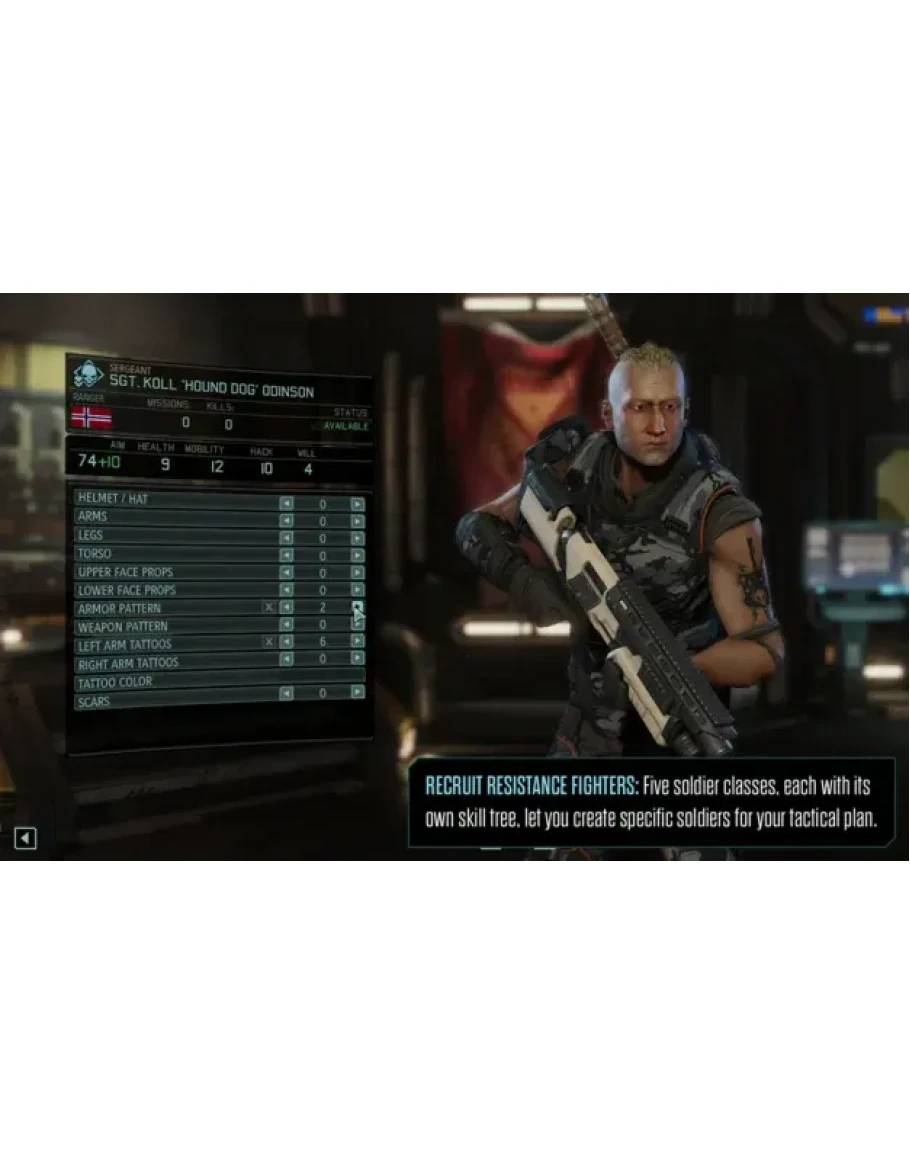Step back the Lower Face Props value
The width and height of the screenshot is (910, 1155).
coord(287,590)
